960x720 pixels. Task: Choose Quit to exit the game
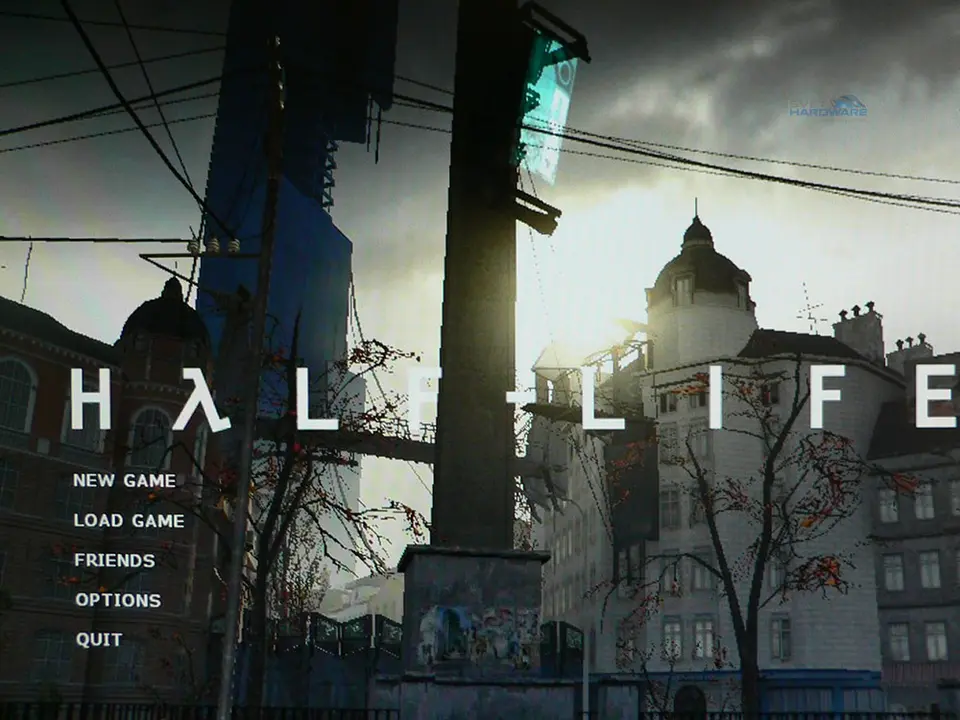click(99, 640)
